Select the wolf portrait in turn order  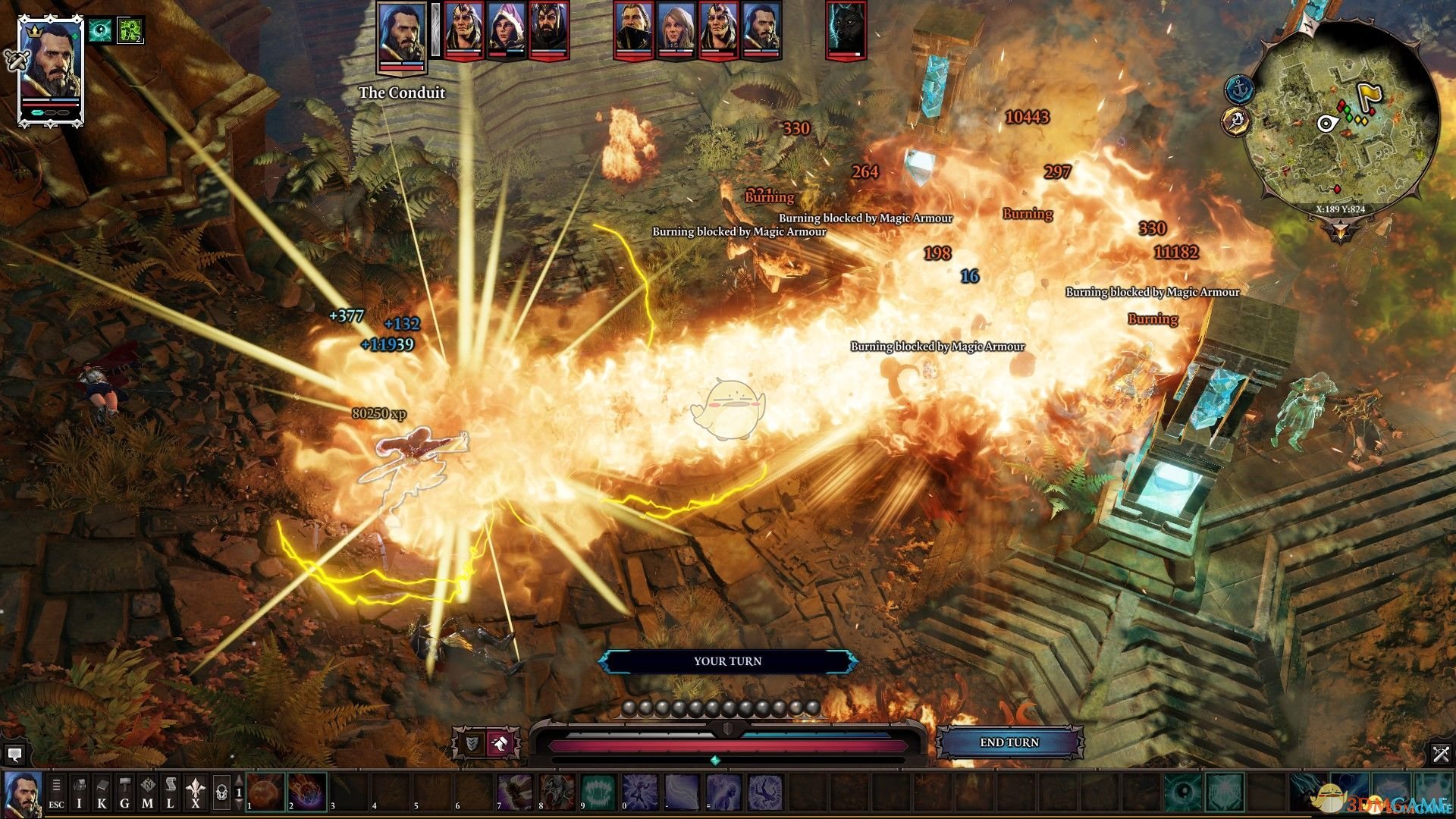pos(846,30)
